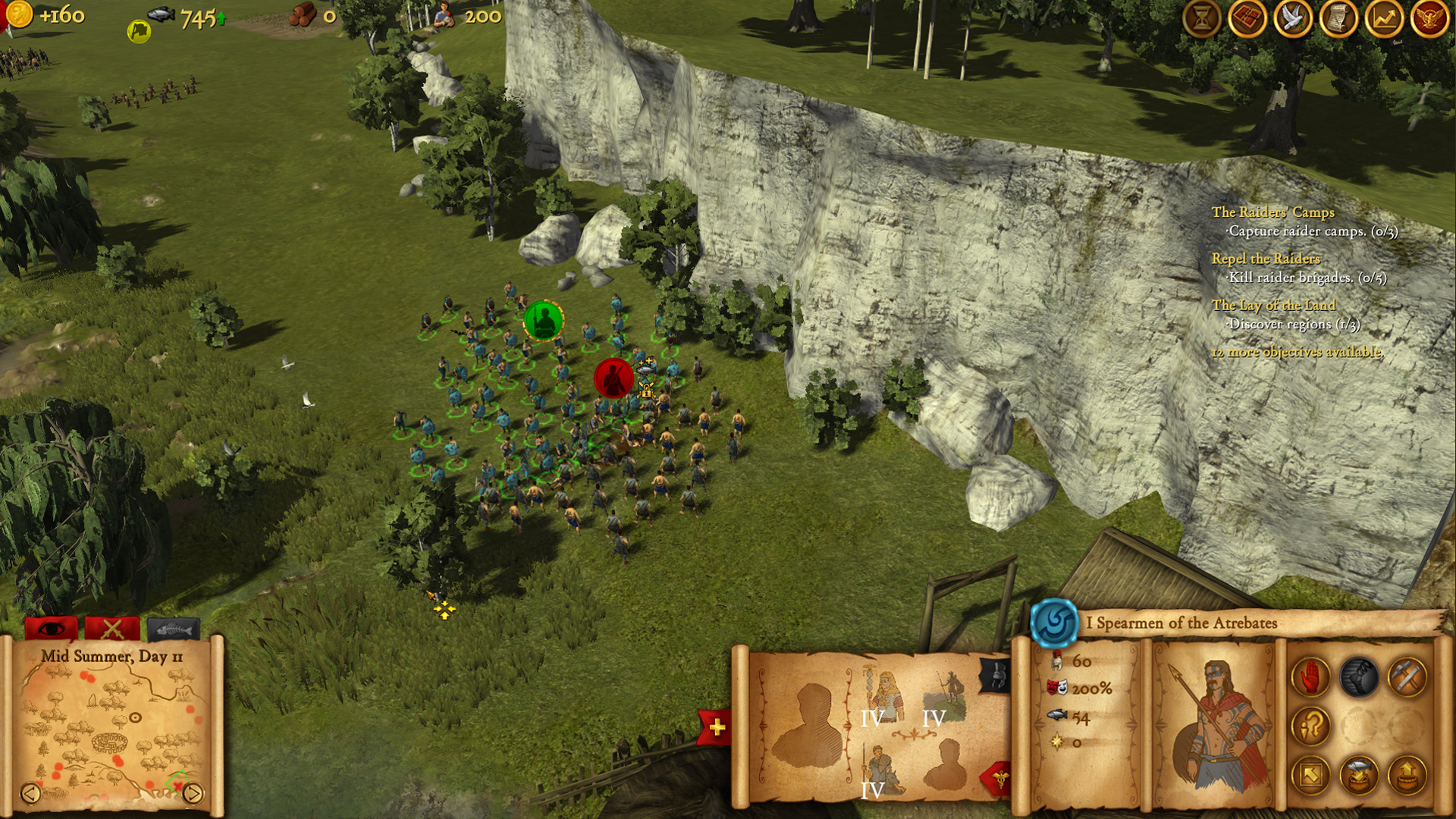Select the crossed tools construction icon
The height and width of the screenshot is (819, 1456).
pyautogui.click(x=1406, y=677)
